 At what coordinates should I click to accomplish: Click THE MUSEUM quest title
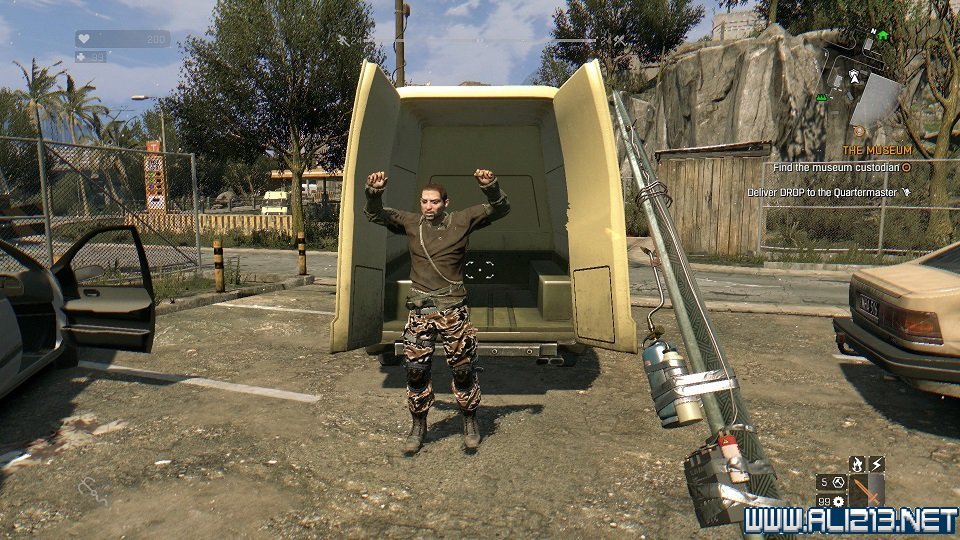(x=876, y=150)
